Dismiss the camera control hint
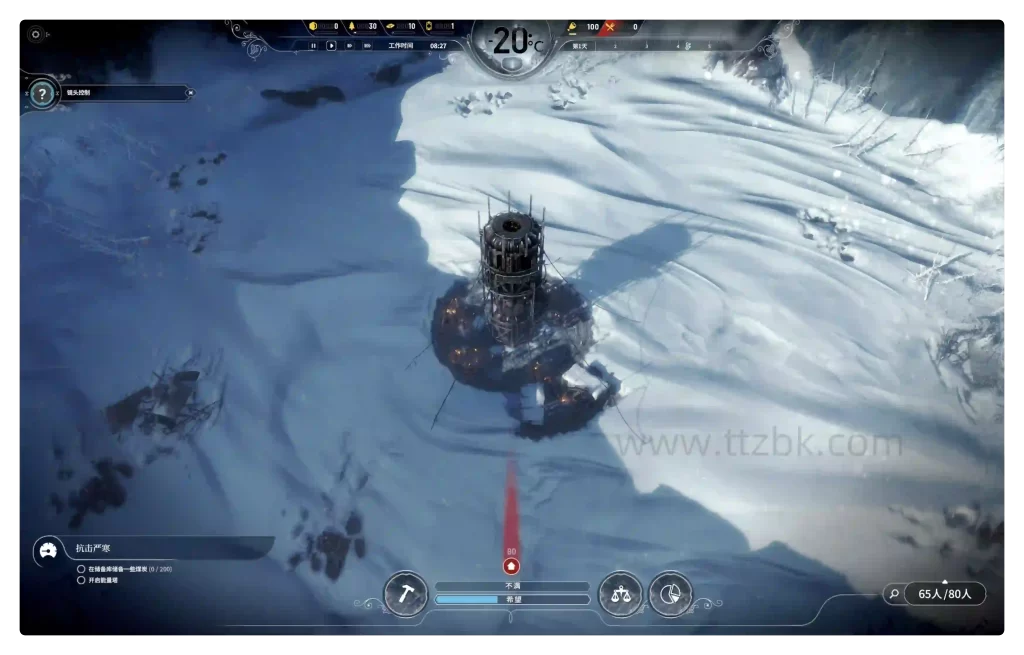Image resolution: width=1024 pixels, height=655 pixels. [x=191, y=93]
